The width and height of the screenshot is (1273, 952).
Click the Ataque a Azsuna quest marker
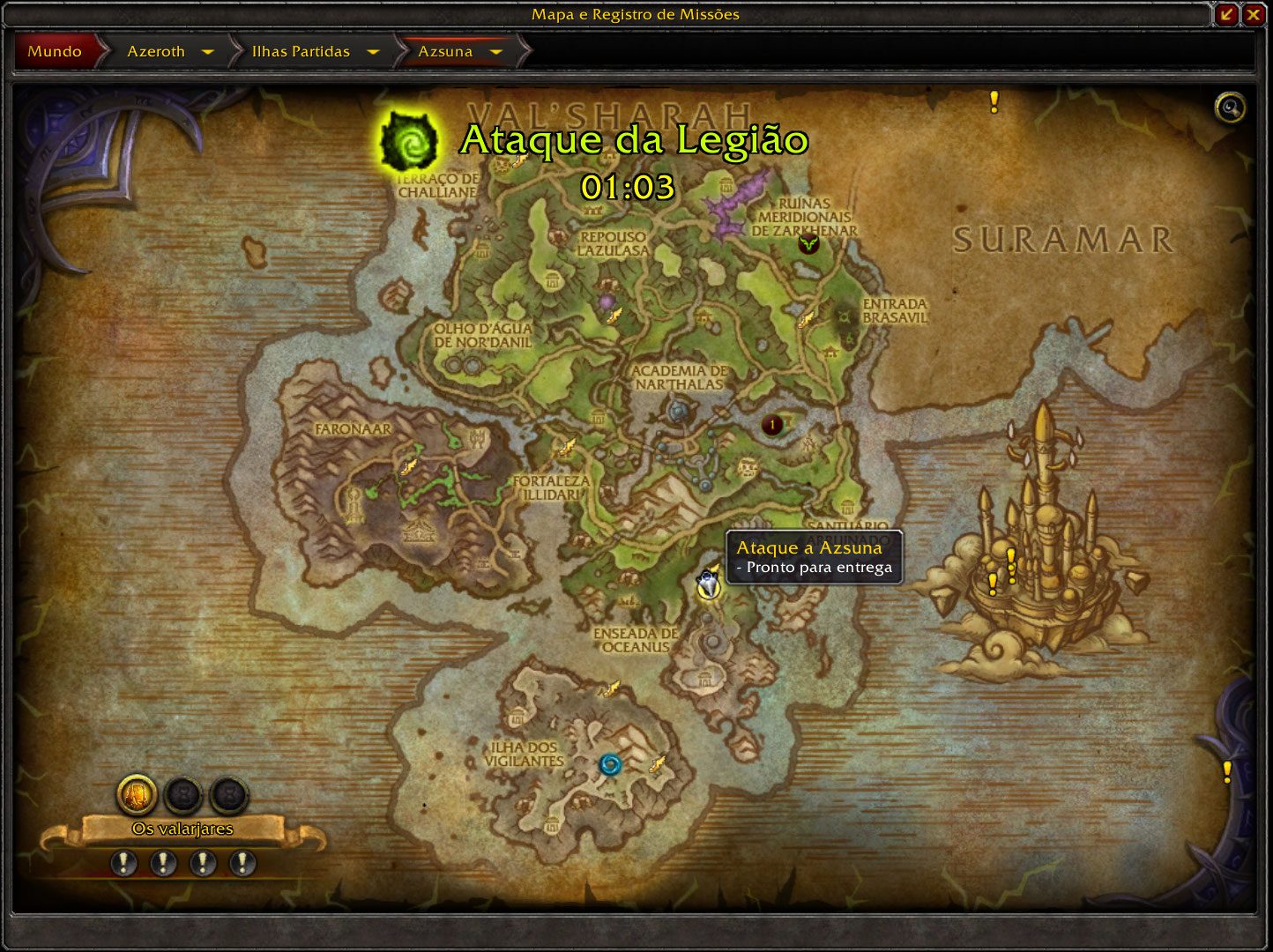708,585
